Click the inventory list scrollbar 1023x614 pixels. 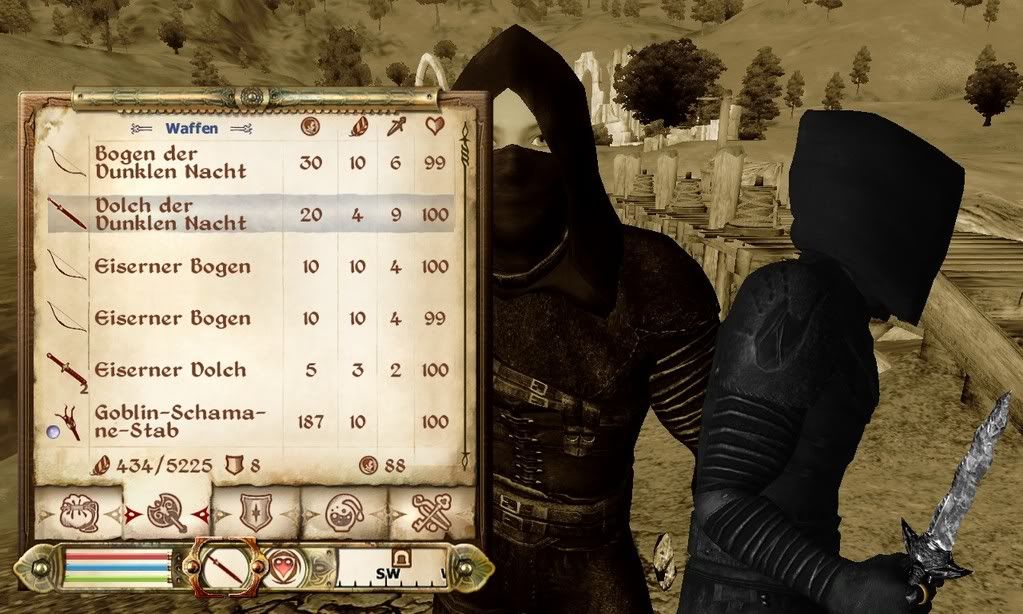tap(465, 300)
